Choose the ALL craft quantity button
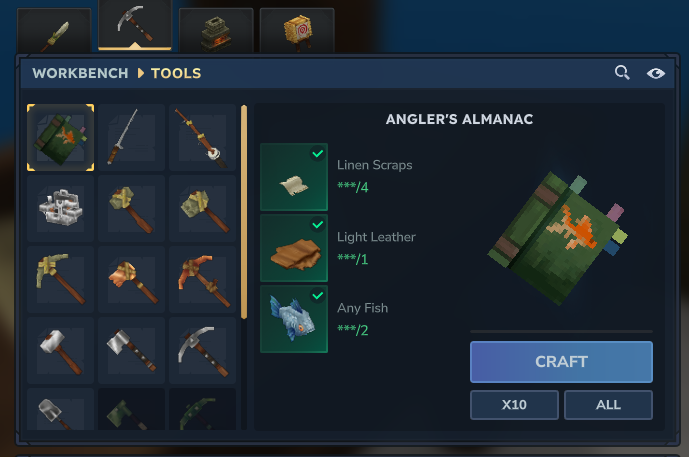 608,405
